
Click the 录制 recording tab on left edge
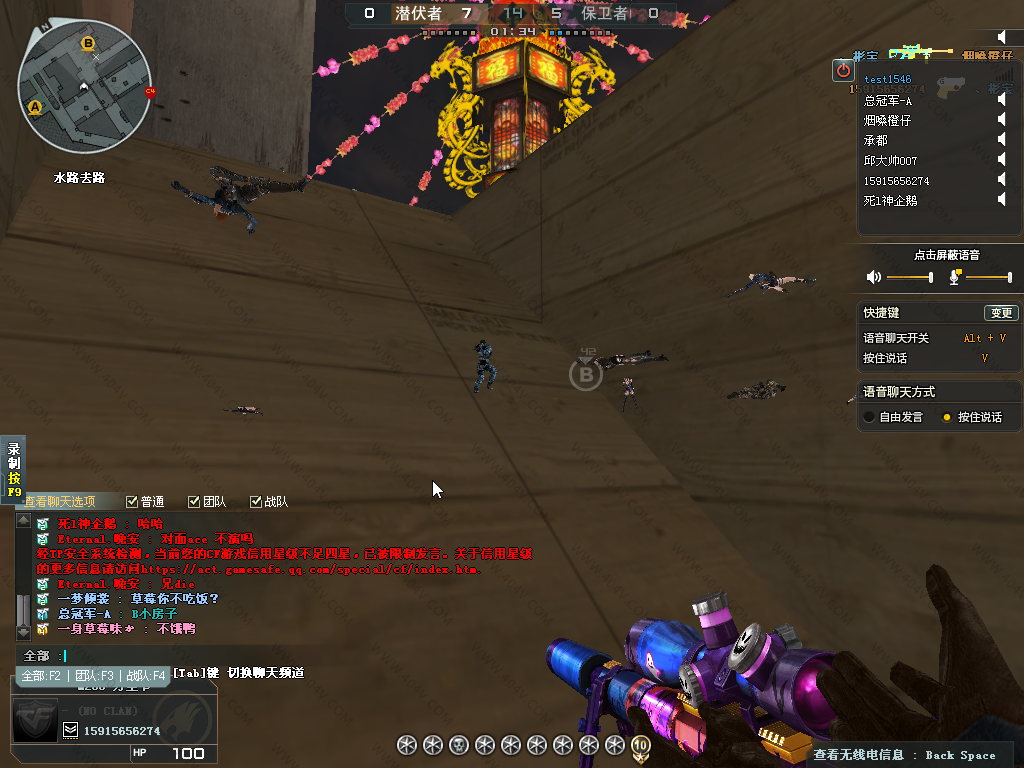pyautogui.click(x=14, y=470)
